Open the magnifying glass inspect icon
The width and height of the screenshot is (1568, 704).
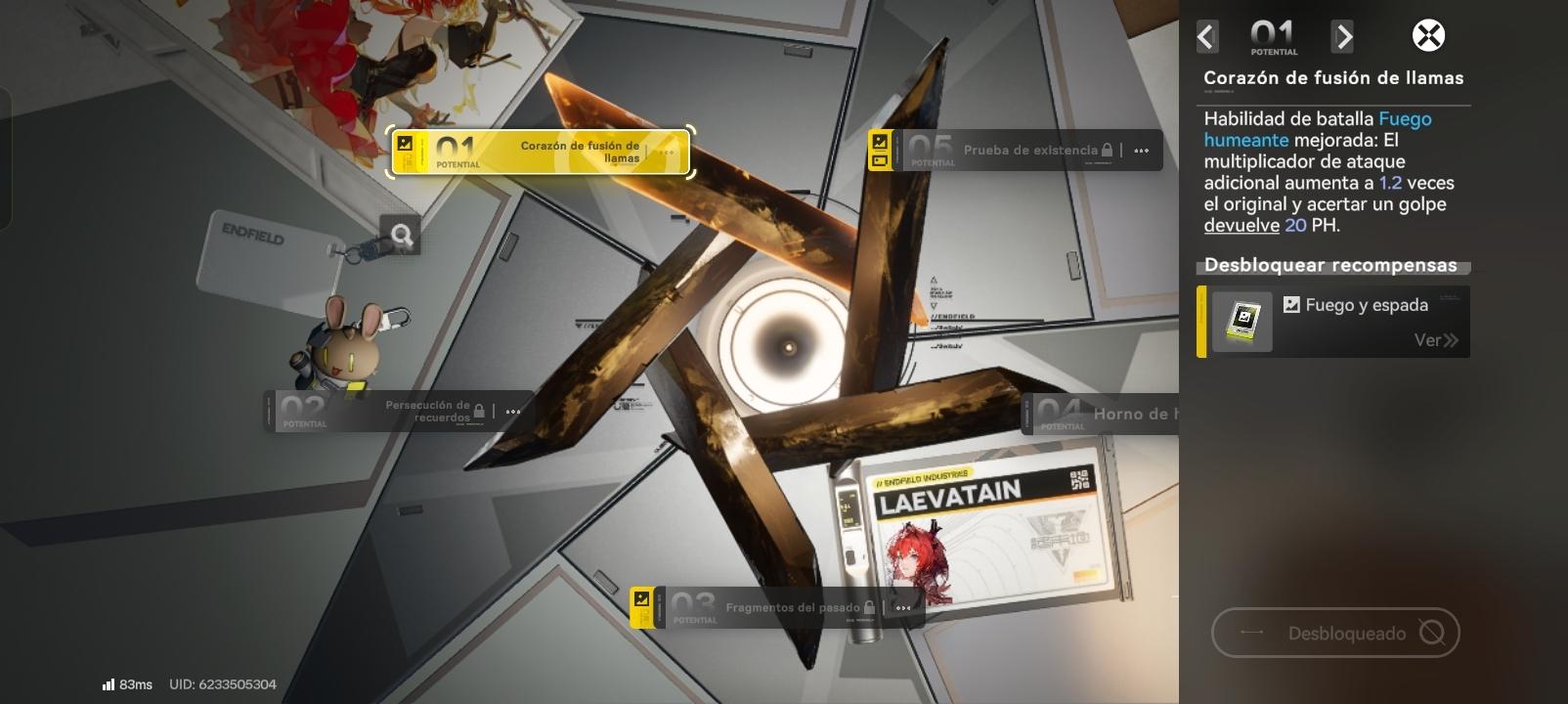401,235
